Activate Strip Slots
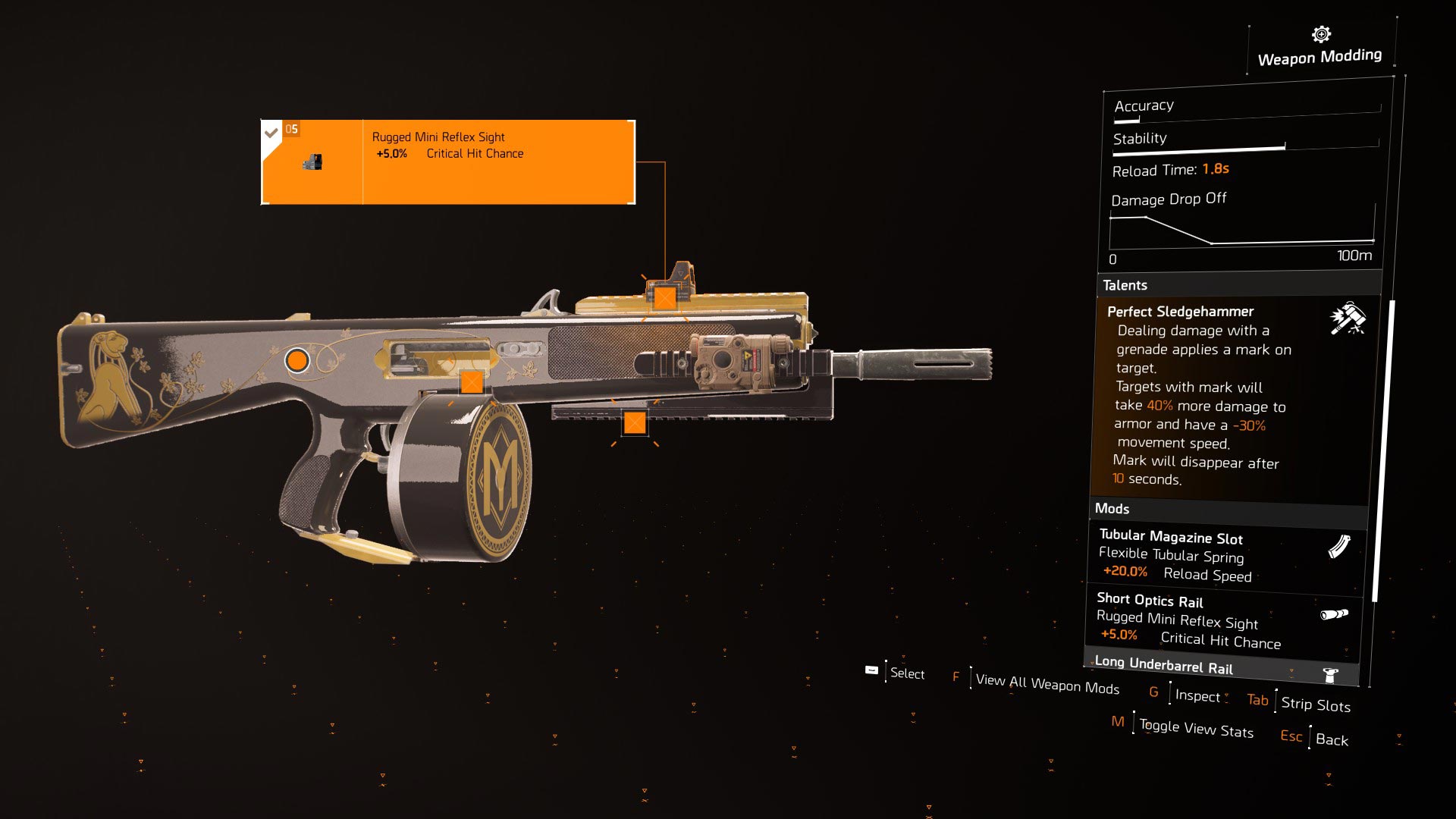Screen dimensions: 1456x819 (x=1315, y=704)
